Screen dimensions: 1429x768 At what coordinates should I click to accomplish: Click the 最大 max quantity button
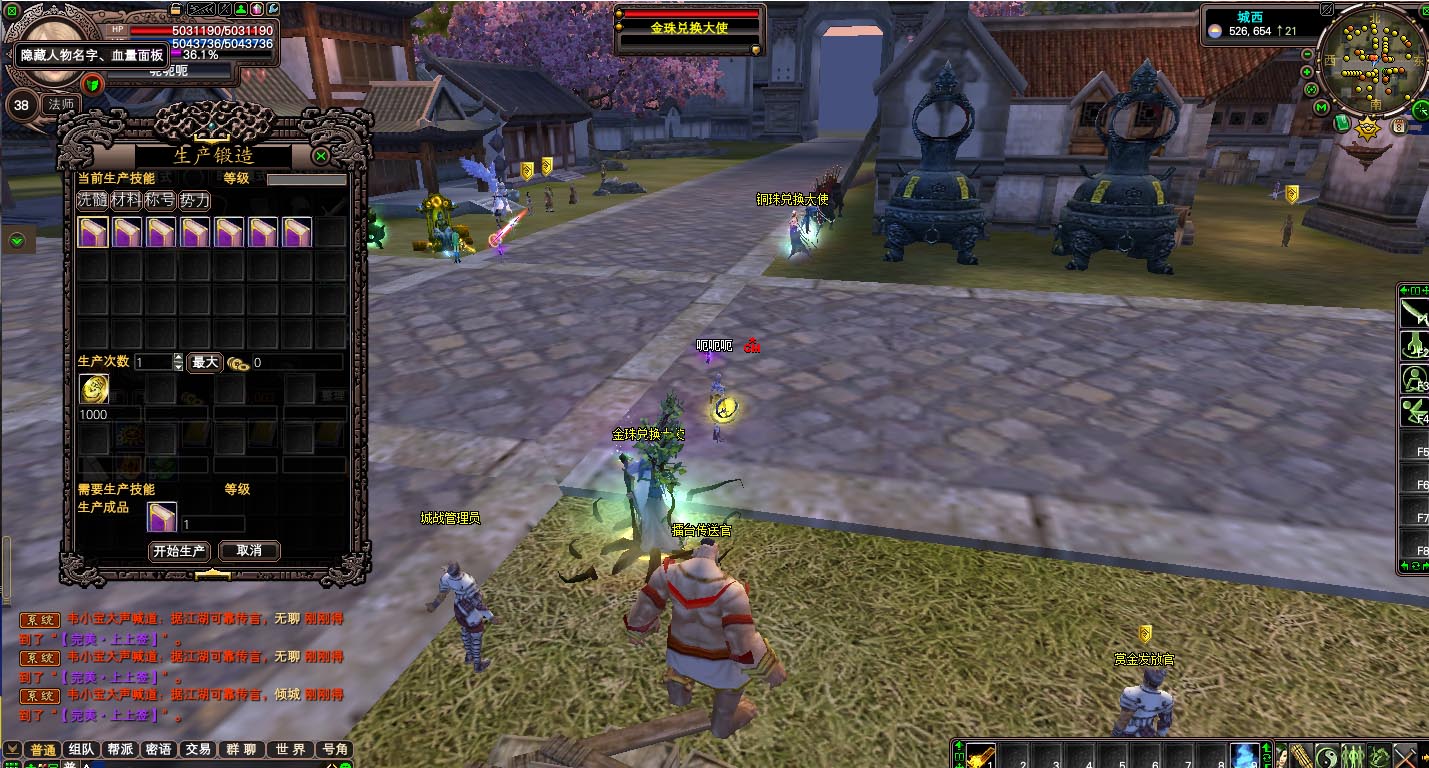pyautogui.click(x=205, y=362)
